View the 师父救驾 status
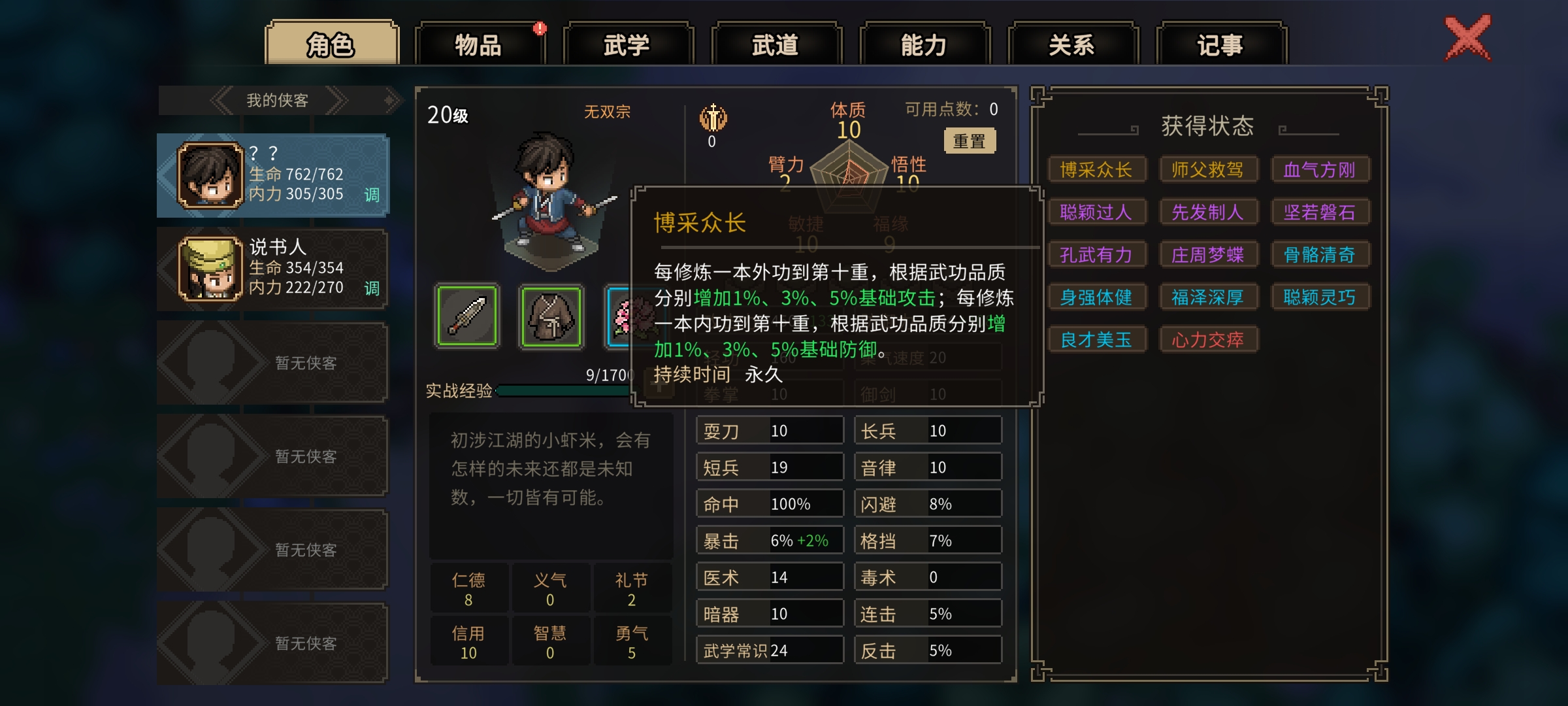This screenshot has height=706, width=1568. [x=1207, y=170]
